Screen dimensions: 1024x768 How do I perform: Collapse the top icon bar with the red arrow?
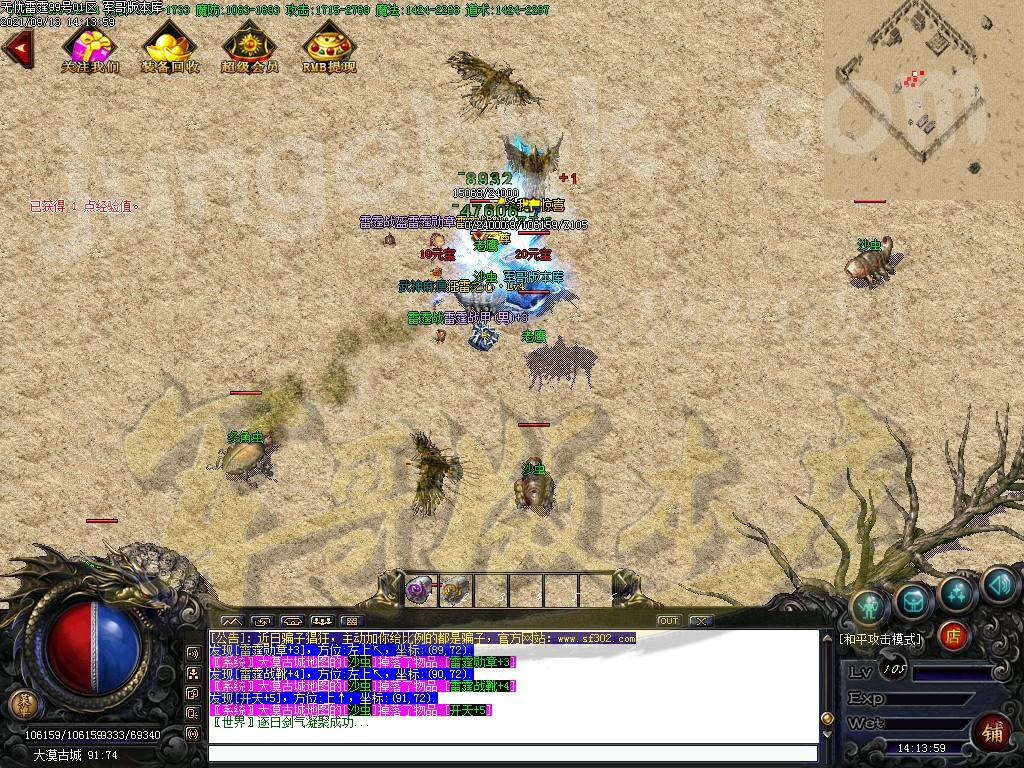[x=18, y=47]
